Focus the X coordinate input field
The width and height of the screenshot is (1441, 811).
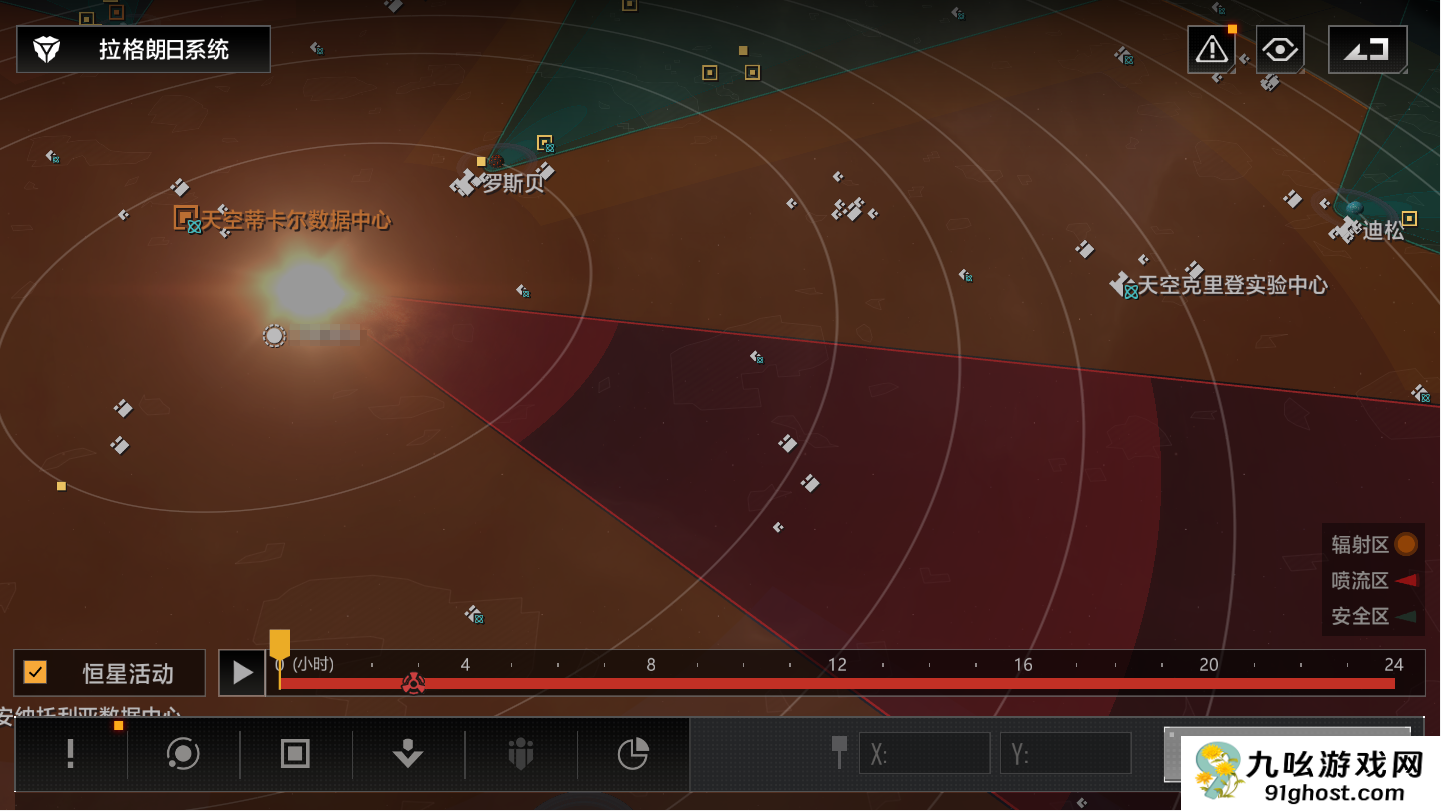click(x=924, y=754)
